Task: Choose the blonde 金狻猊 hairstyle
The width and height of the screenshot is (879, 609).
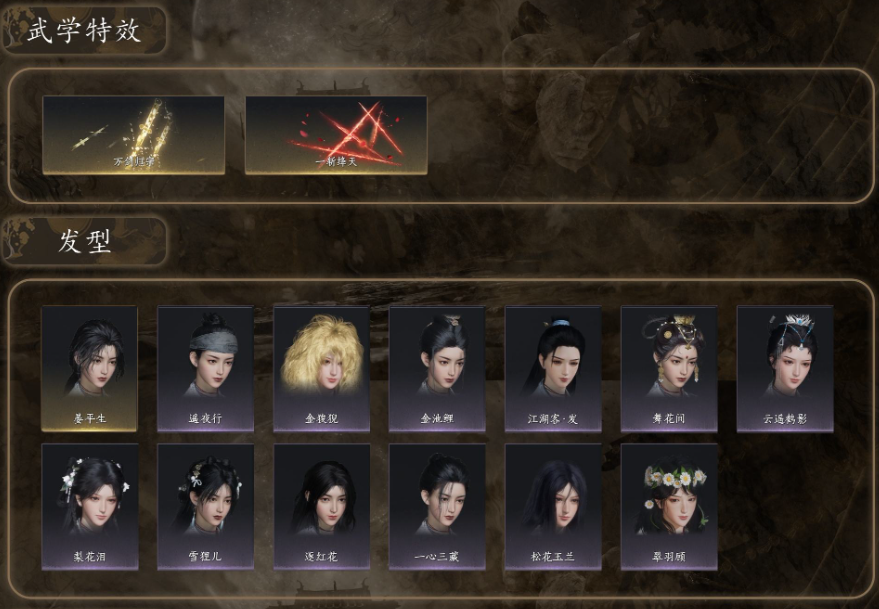Action: coord(321,368)
